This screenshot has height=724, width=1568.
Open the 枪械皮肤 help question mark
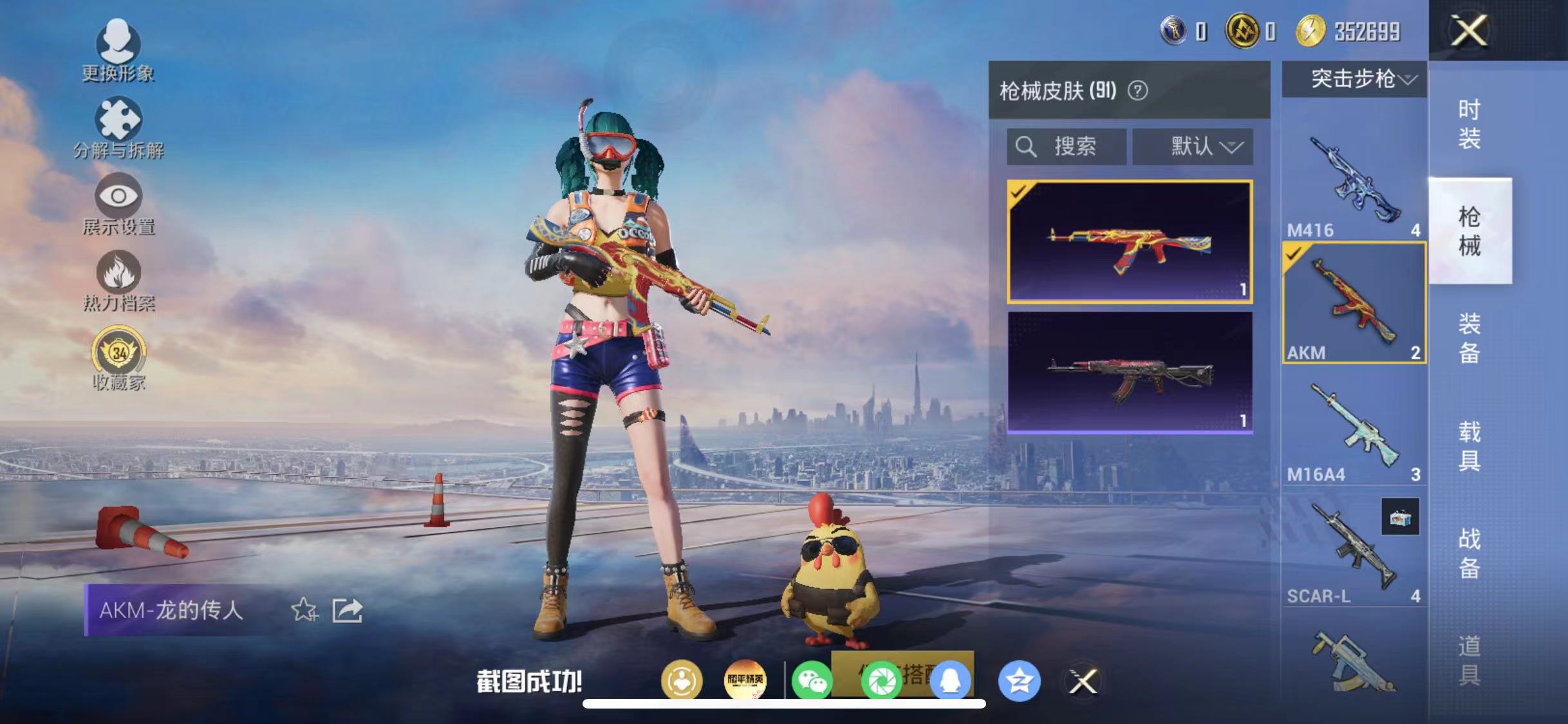(1137, 91)
